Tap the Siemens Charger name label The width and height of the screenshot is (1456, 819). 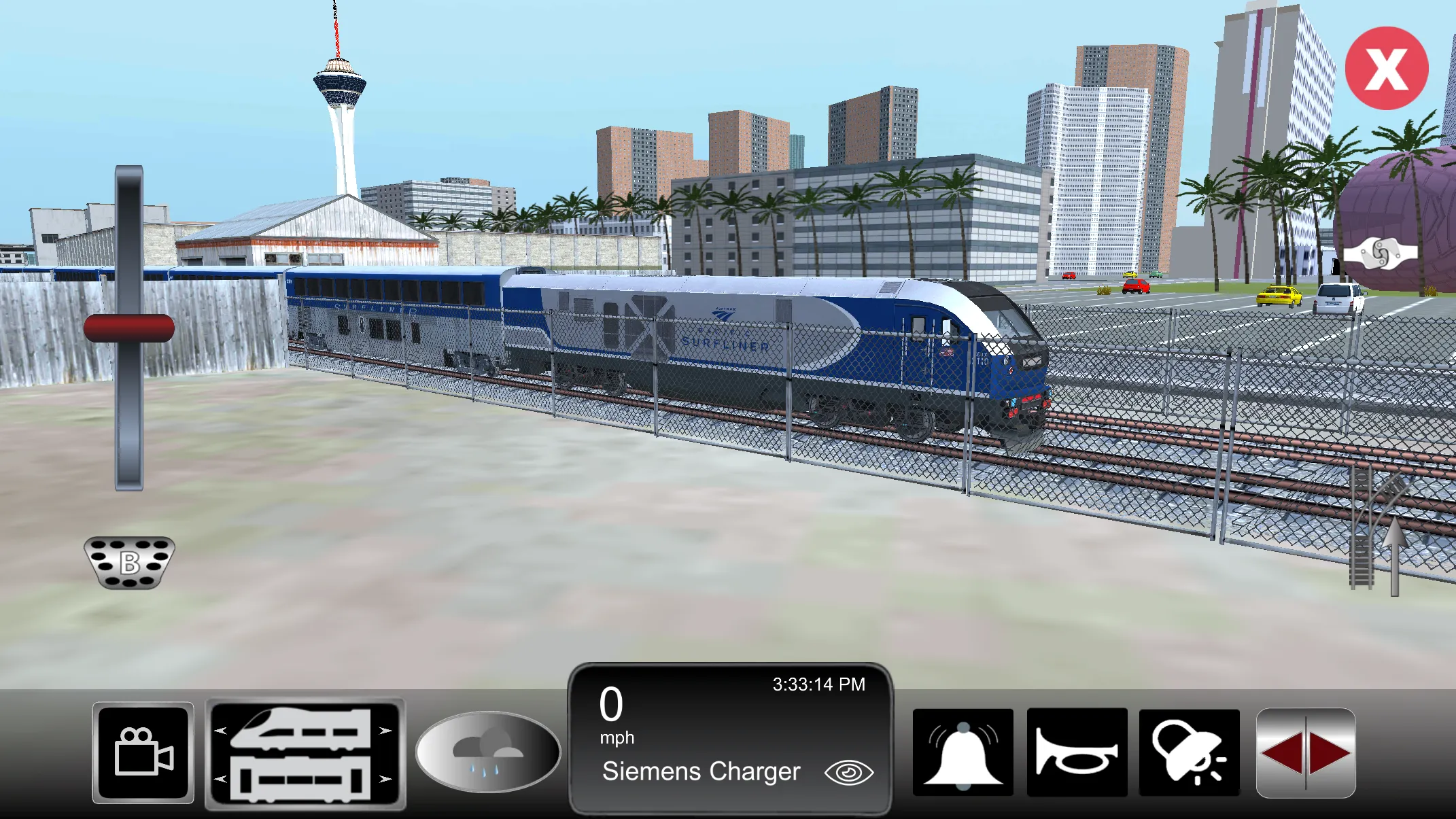point(700,771)
